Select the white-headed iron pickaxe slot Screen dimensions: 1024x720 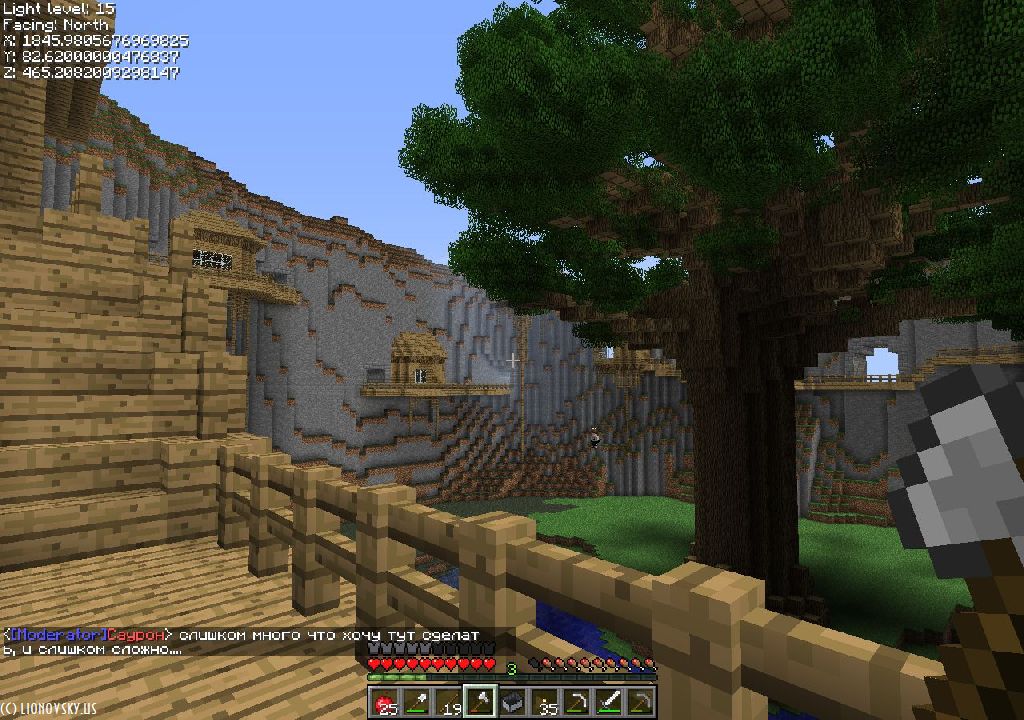pyautogui.click(x=577, y=703)
